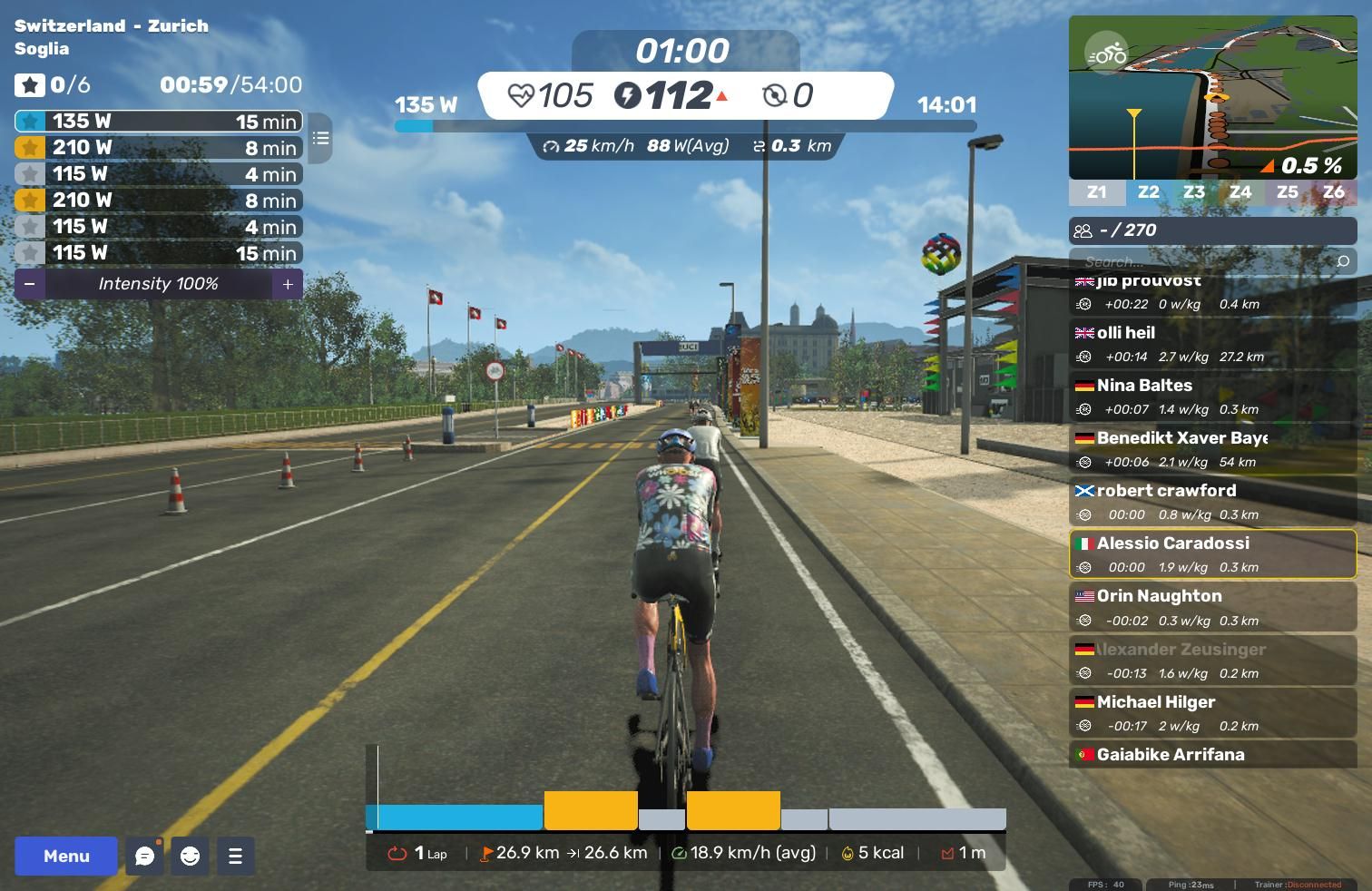Open the Menu button
1372x891 pixels.
pyautogui.click(x=66, y=856)
